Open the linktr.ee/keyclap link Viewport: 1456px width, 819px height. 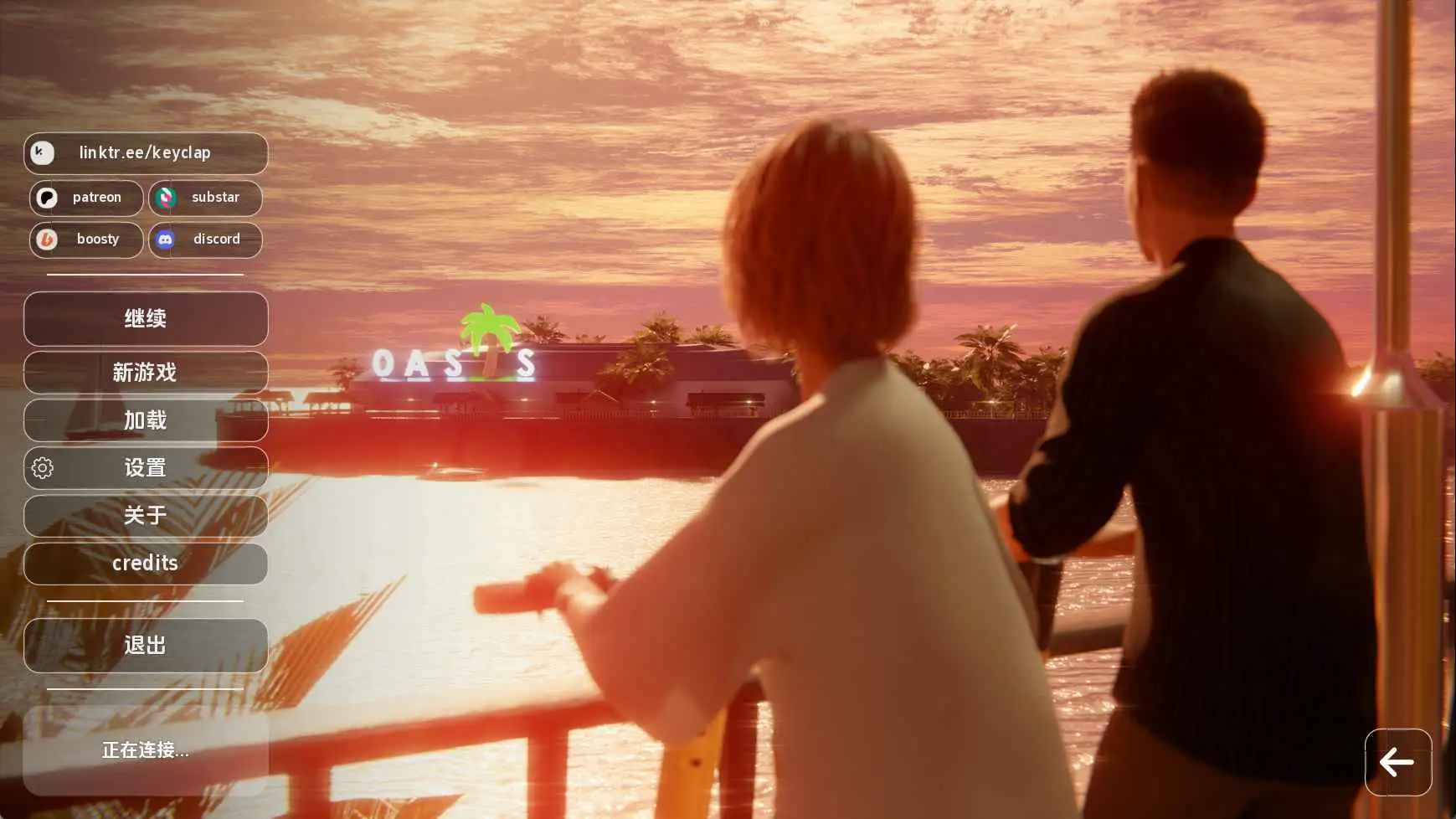(147, 152)
